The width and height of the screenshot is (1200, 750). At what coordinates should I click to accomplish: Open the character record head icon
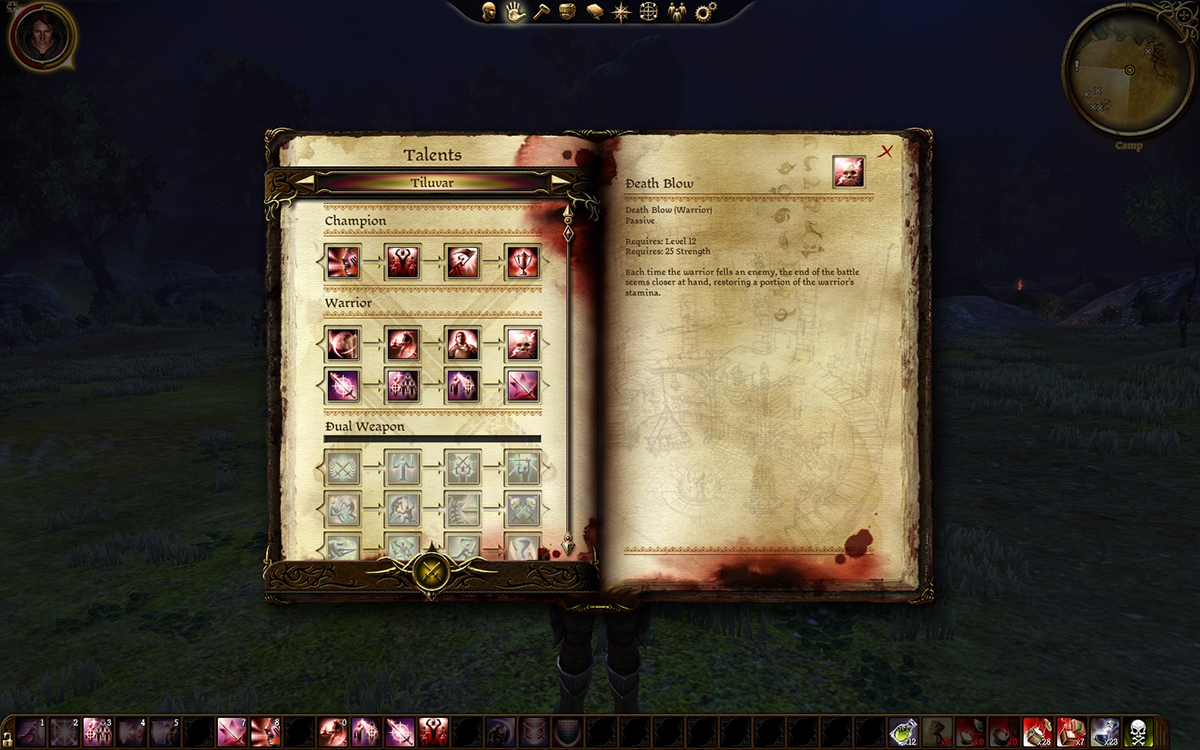[x=489, y=12]
